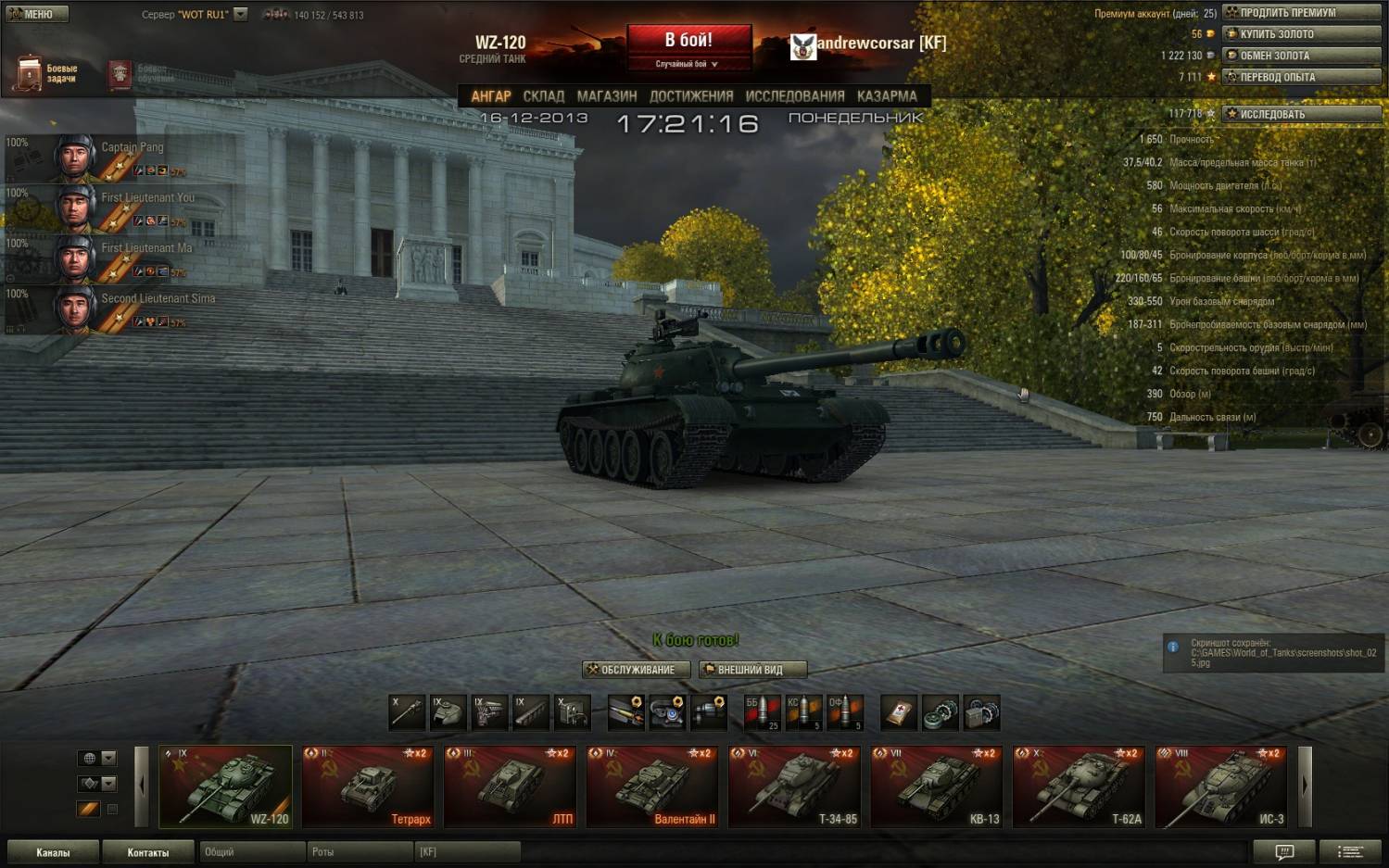
Task: Show the КАЗАРМА tab
Action: 887,96
